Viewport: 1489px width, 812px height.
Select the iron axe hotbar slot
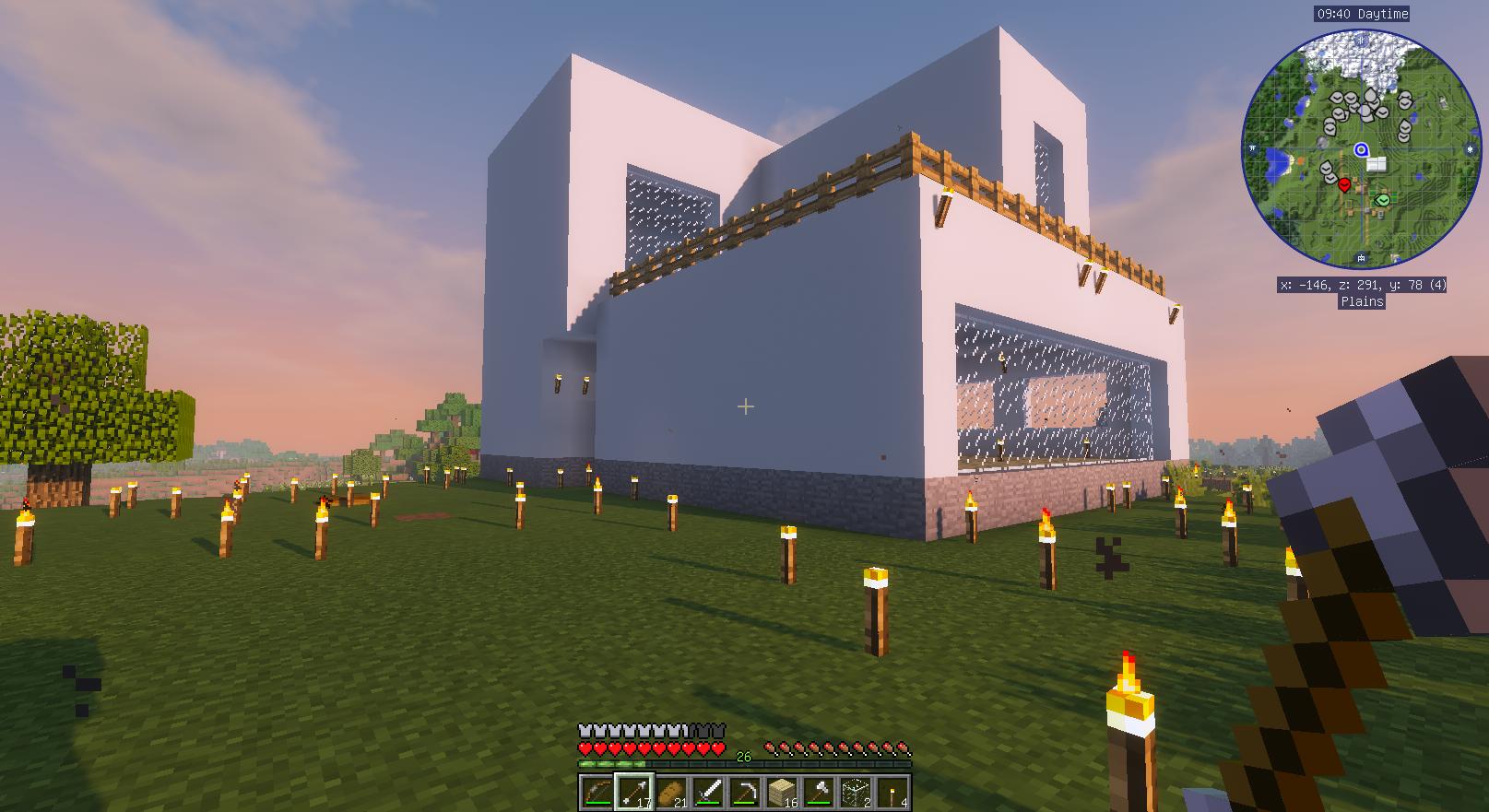(819, 792)
